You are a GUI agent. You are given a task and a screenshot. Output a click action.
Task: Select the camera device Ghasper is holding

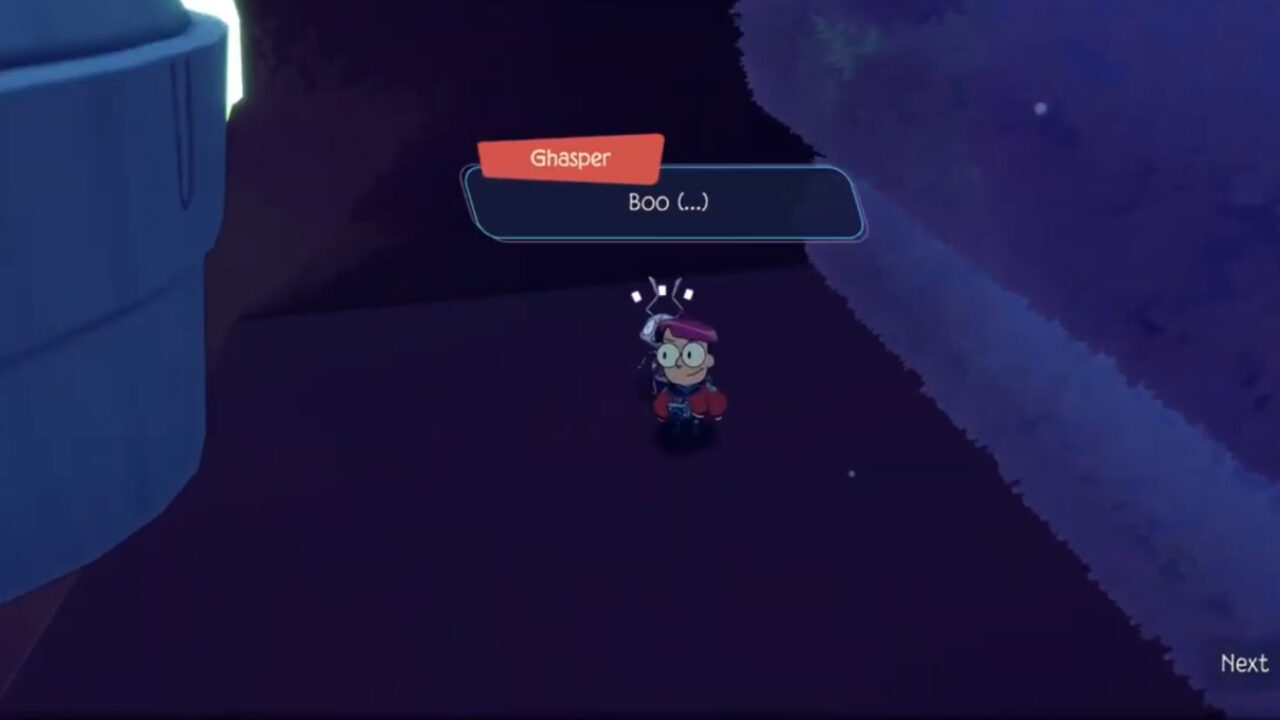[x=678, y=408]
